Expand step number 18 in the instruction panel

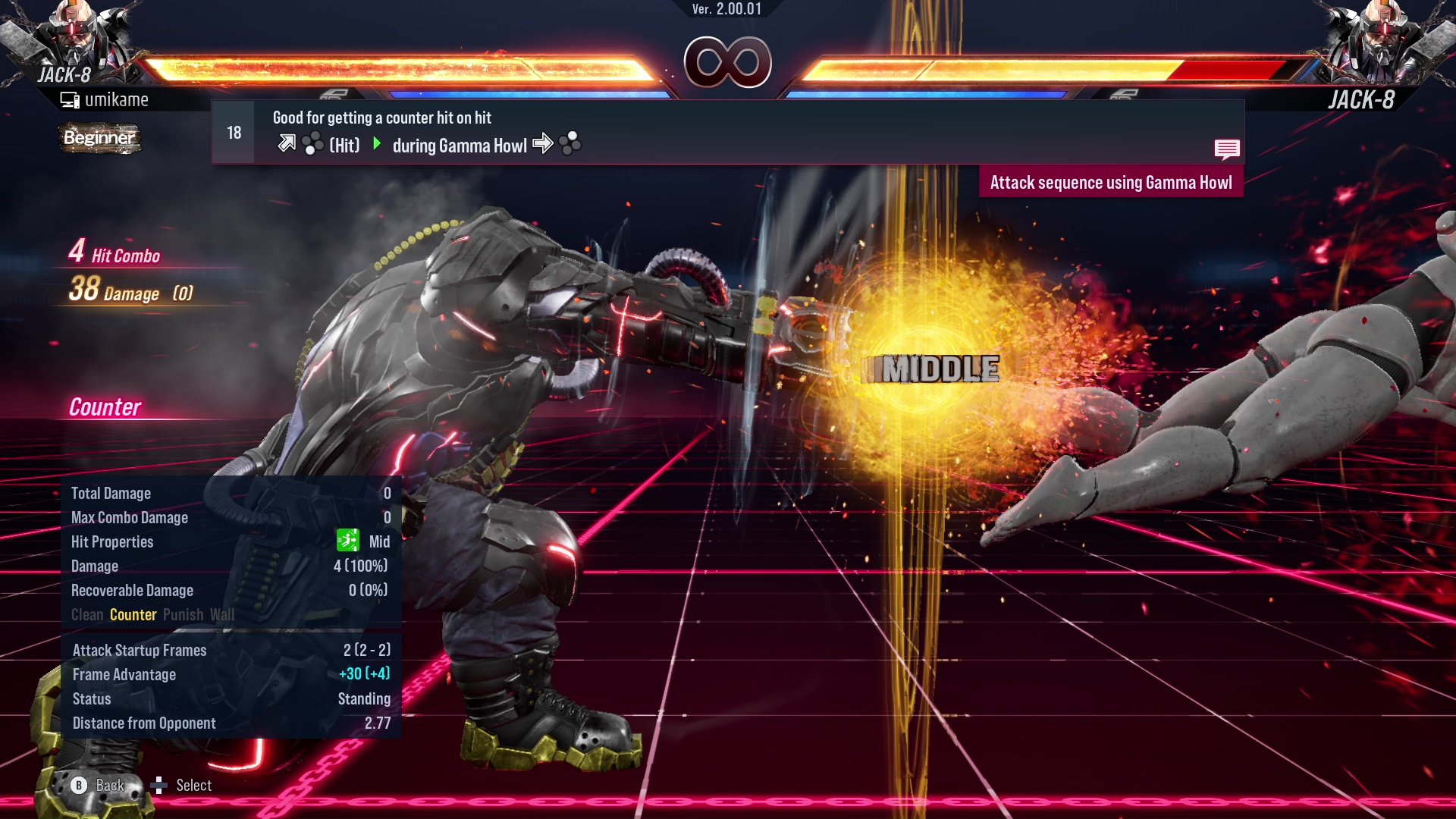click(233, 131)
